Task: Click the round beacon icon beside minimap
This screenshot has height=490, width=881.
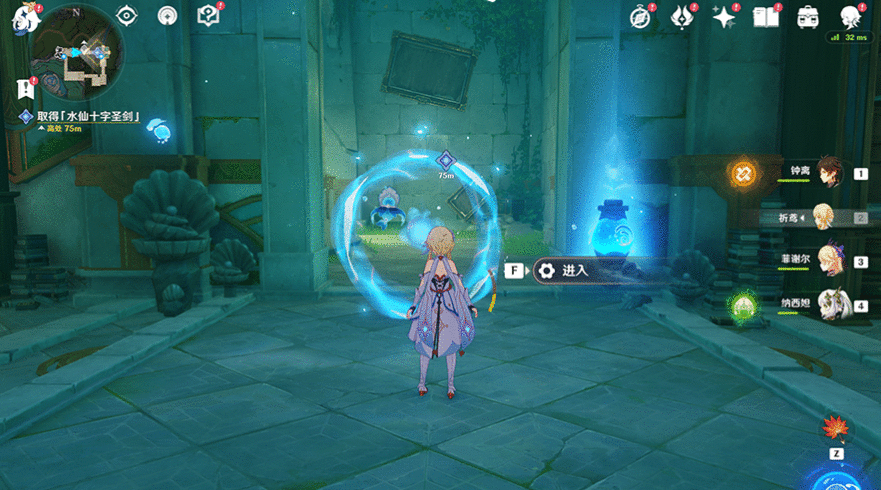Action: (168, 15)
